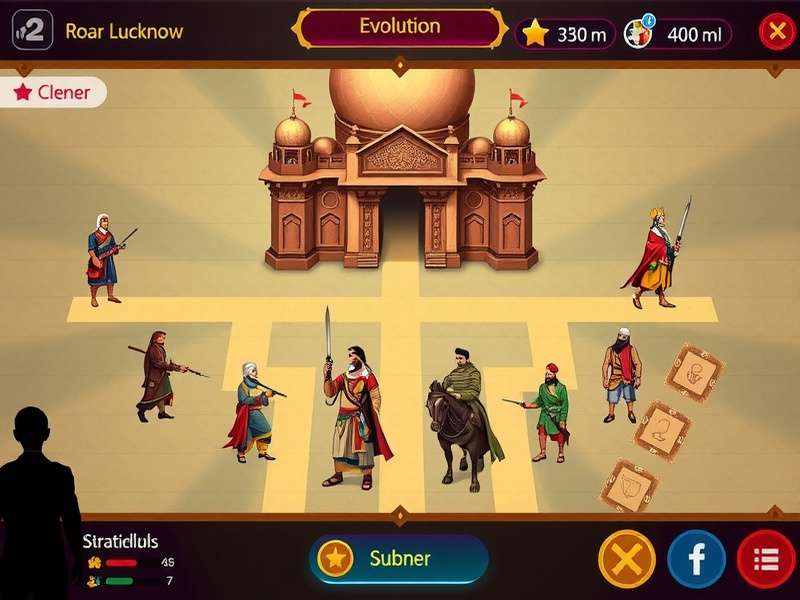Screen dimensions: 800x600
Task: Tap the Subner button
Action: pyautogui.click(x=399, y=558)
